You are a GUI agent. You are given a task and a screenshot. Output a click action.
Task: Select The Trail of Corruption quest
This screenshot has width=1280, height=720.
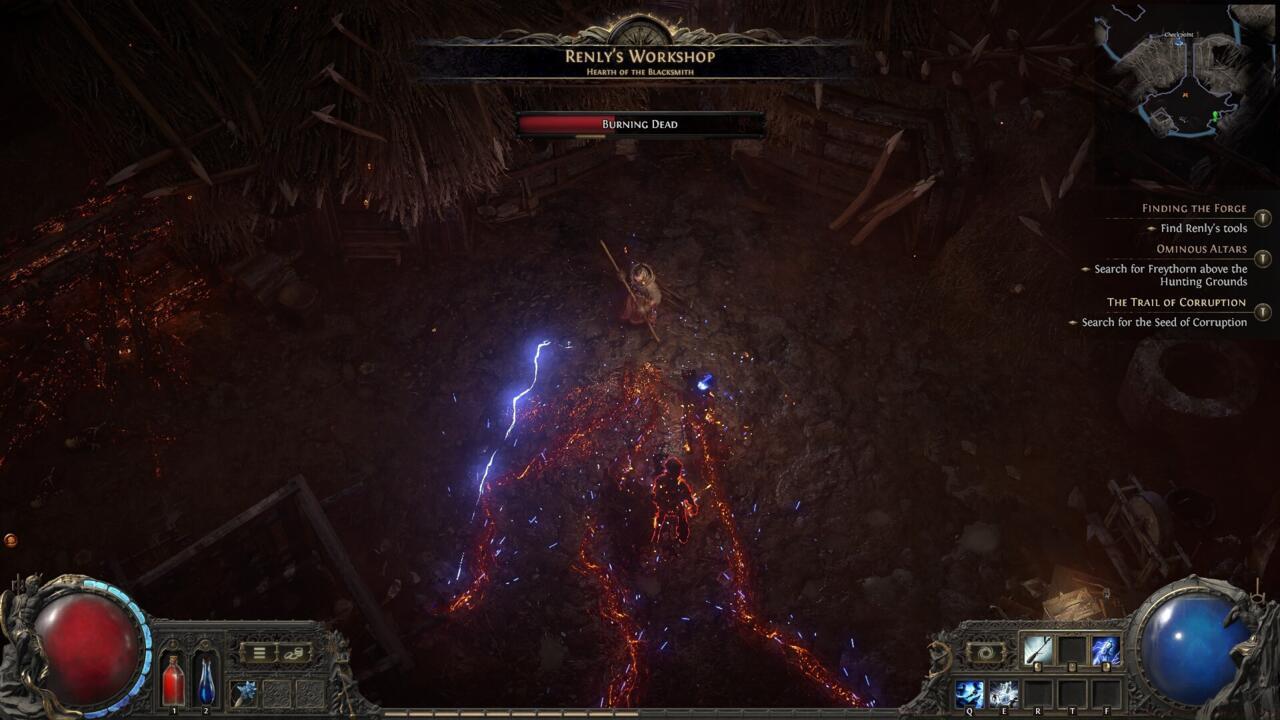pos(1176,302)
